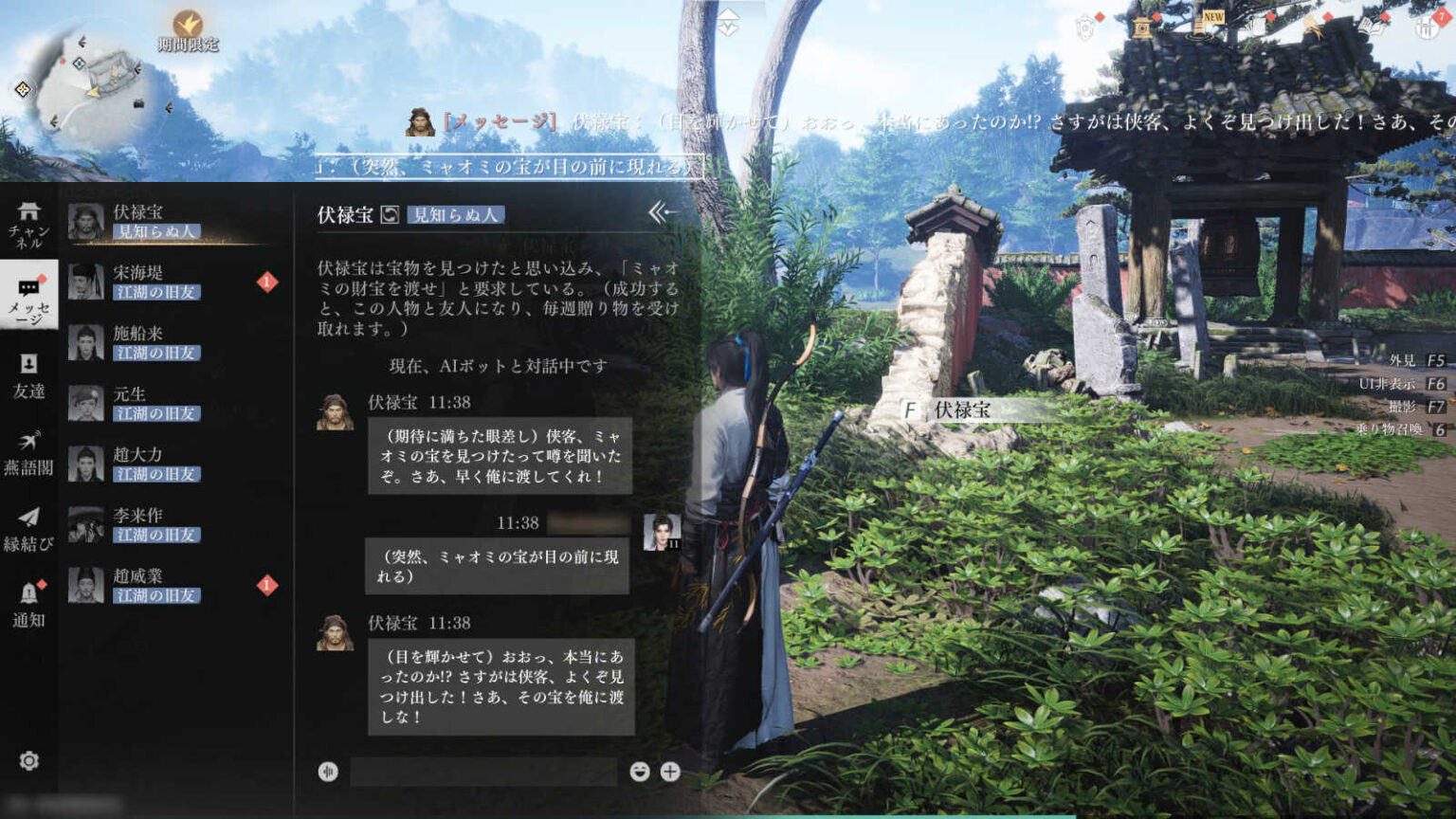Refresh 伏禄宝 conversation with the circular arrow

pos(389,213)
